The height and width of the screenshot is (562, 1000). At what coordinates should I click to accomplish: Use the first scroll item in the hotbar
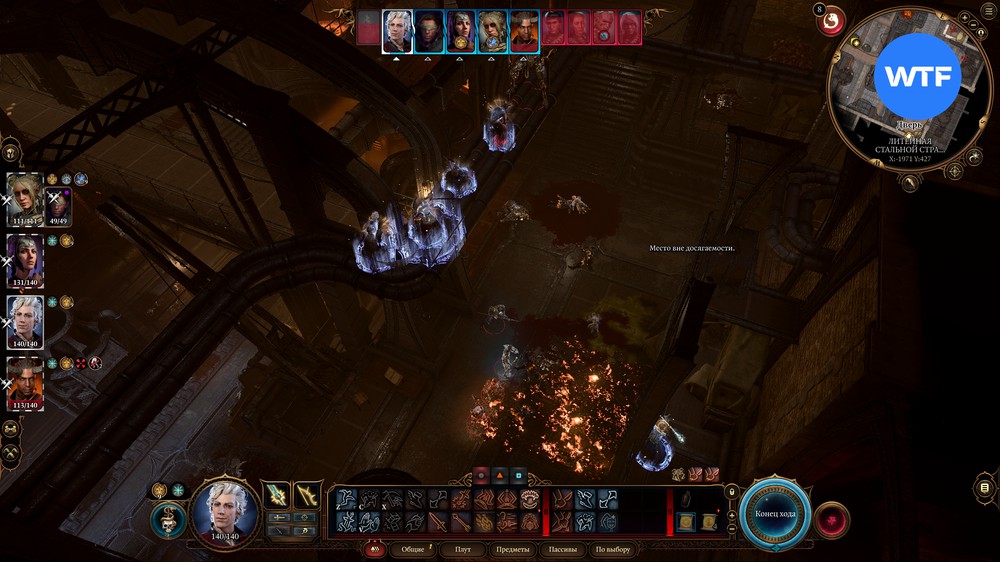pyautogui.click(x=685, y=521)
